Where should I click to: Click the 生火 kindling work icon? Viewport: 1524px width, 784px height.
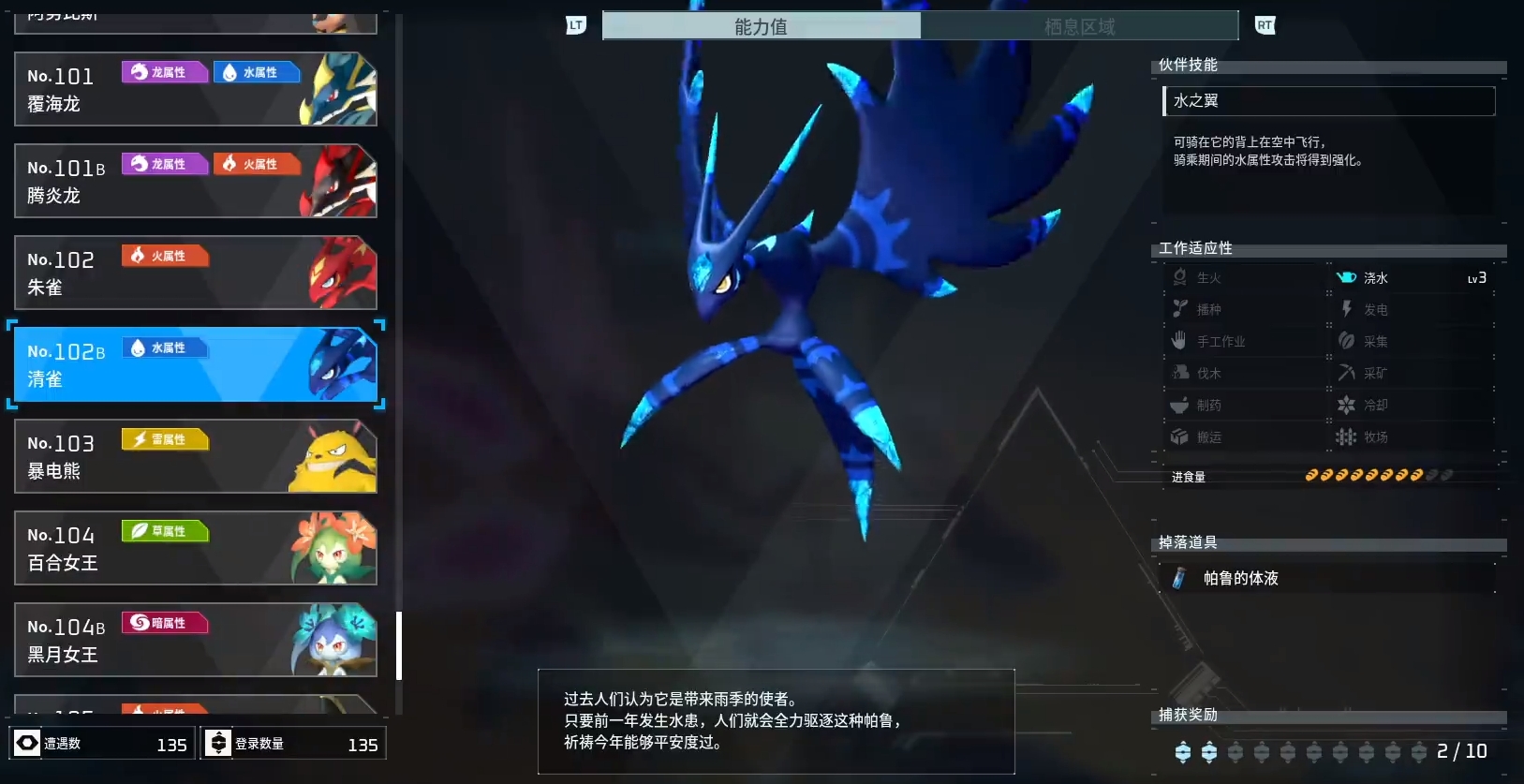click(x=1180, y=276)
